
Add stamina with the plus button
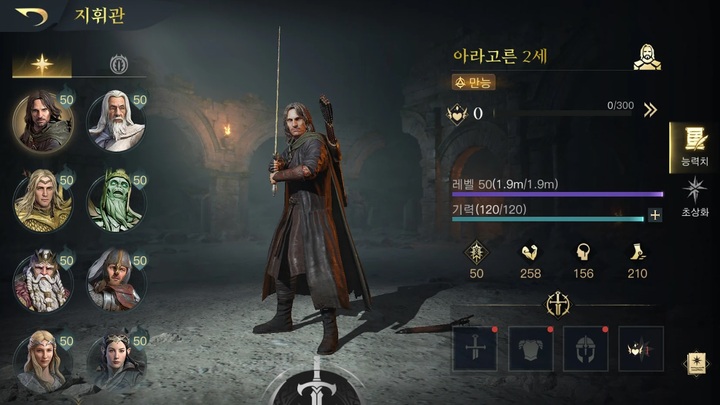(655, 215)
